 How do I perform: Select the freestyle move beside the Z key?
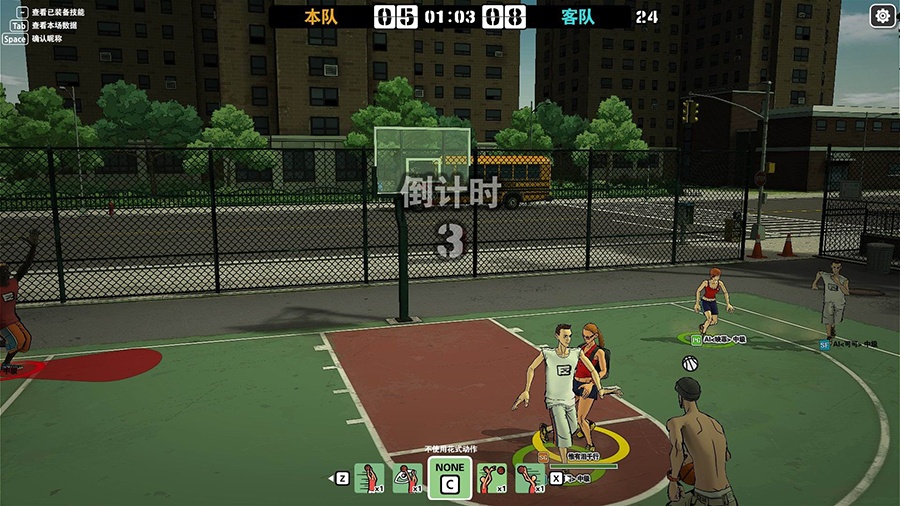pyautogui.click(x=369, y=479)
